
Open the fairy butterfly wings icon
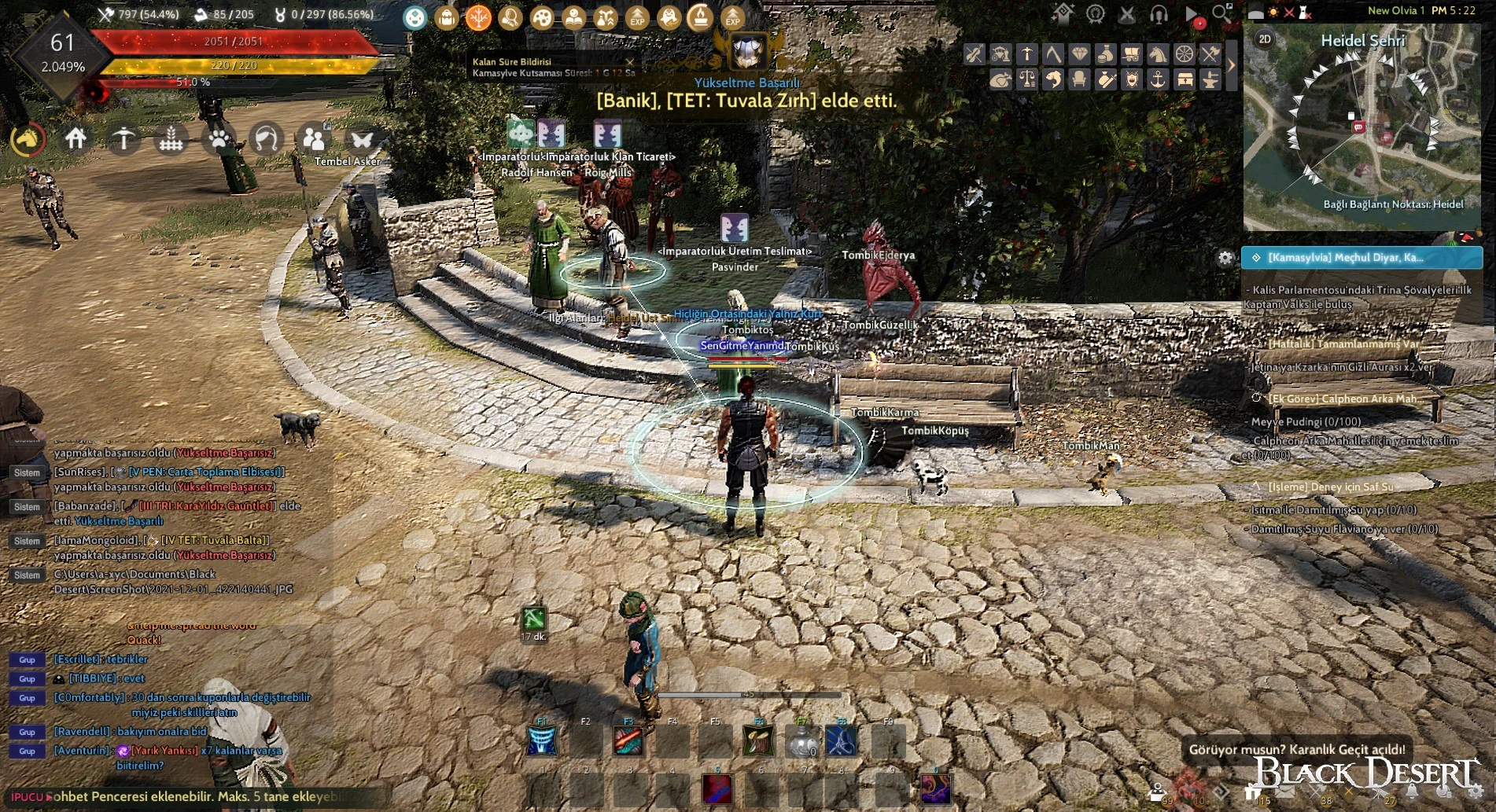coord(362,139)
